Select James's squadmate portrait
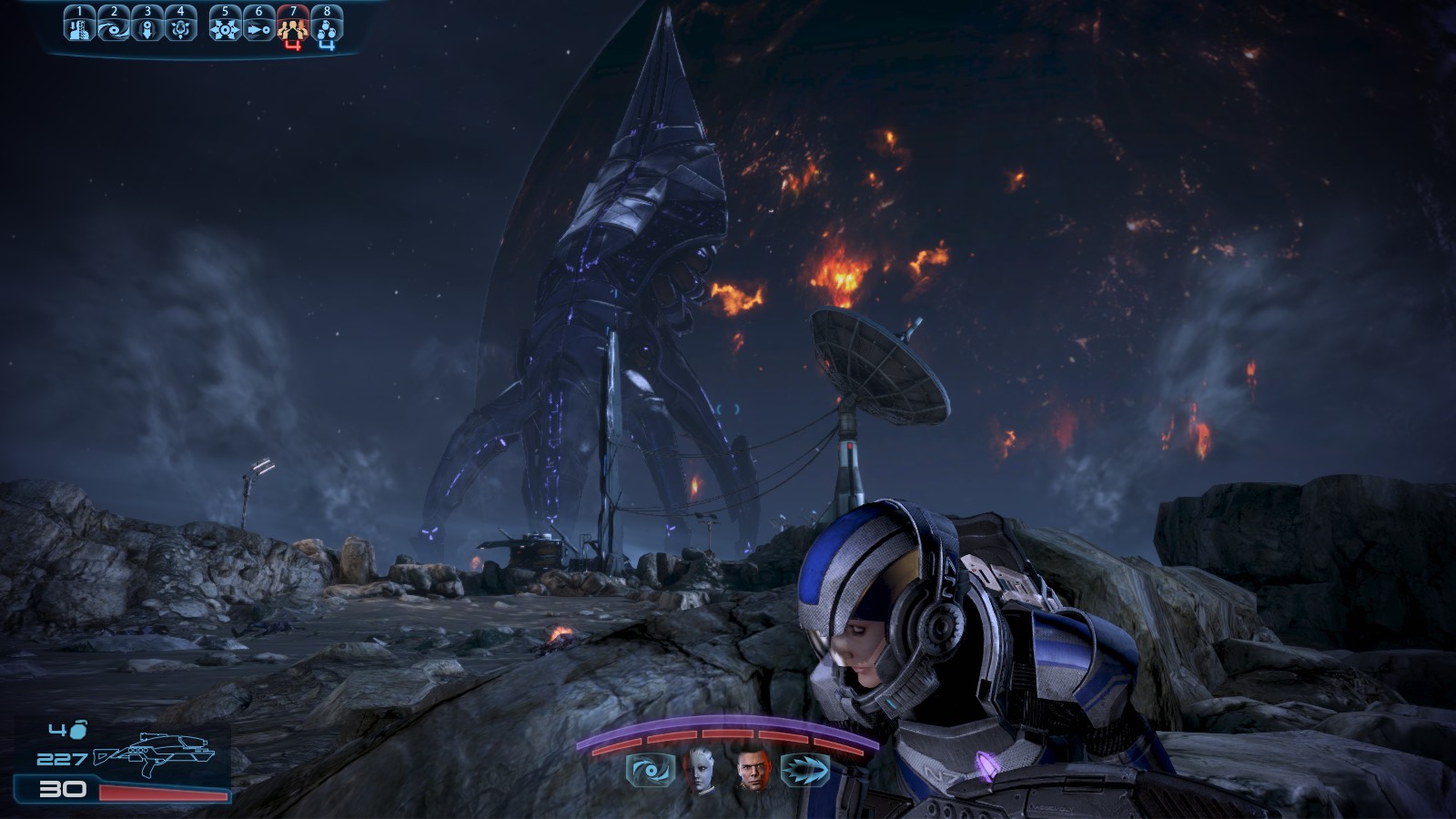1456x819 pixels. [754, 770]
